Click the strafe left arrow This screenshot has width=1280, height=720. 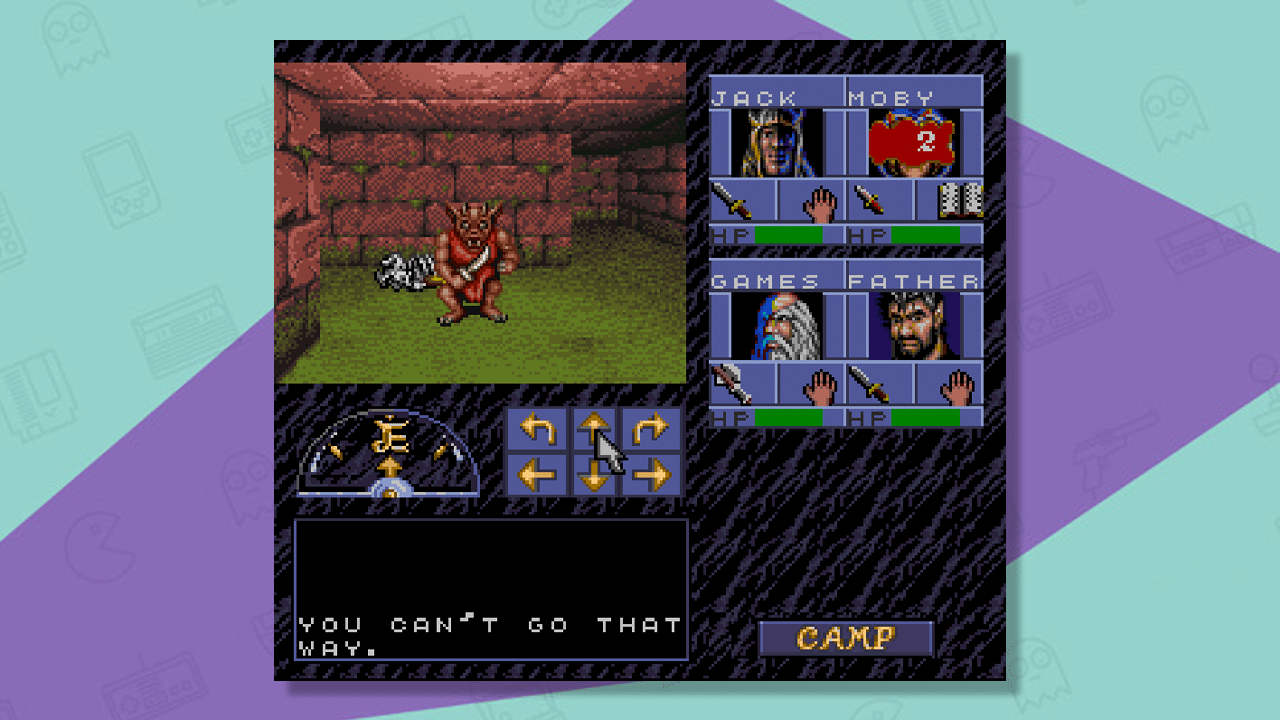pos(539,474)
